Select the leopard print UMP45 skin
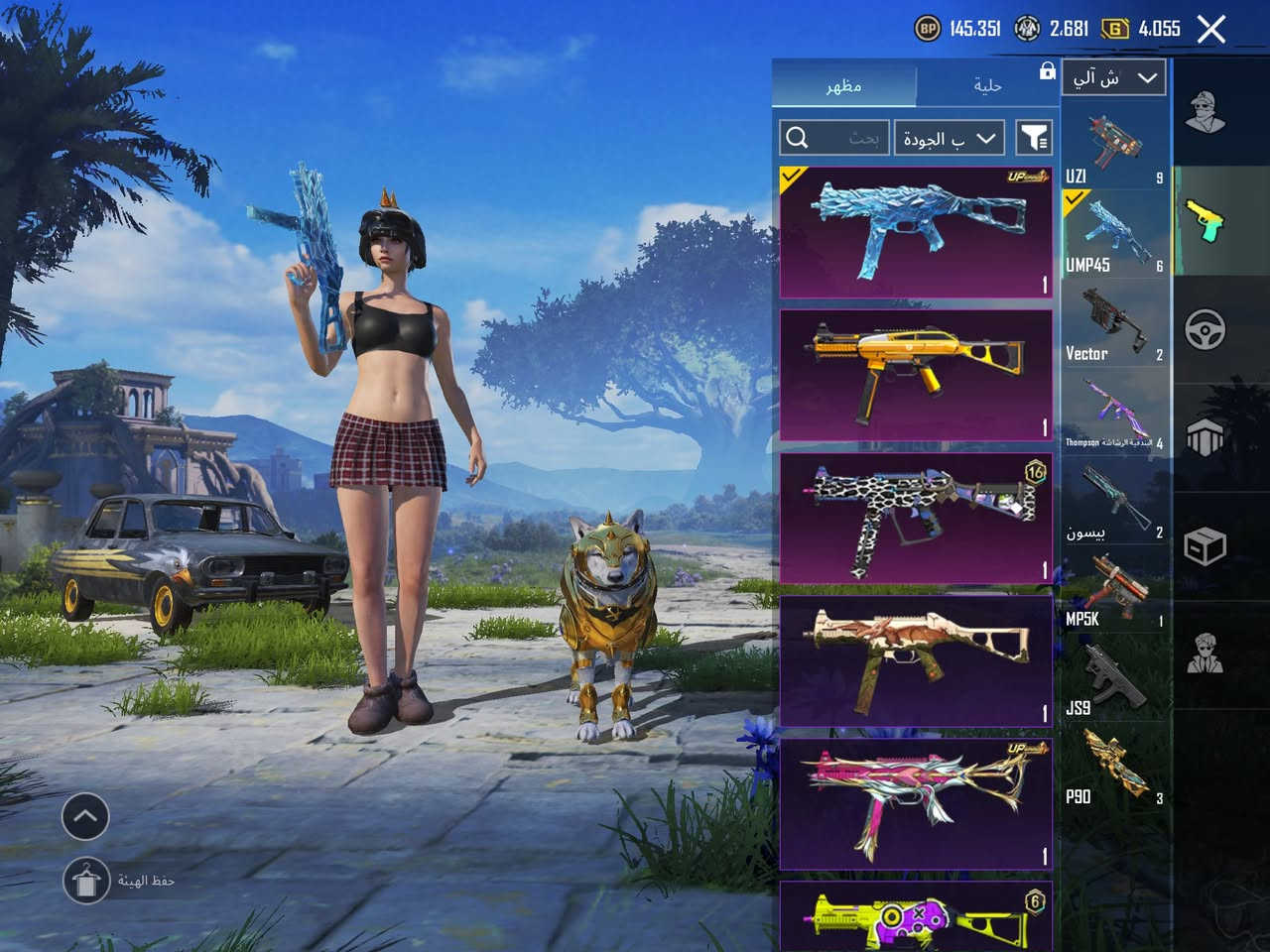The width and height of the screenshot is (1270, 952). tap(916, 518)
